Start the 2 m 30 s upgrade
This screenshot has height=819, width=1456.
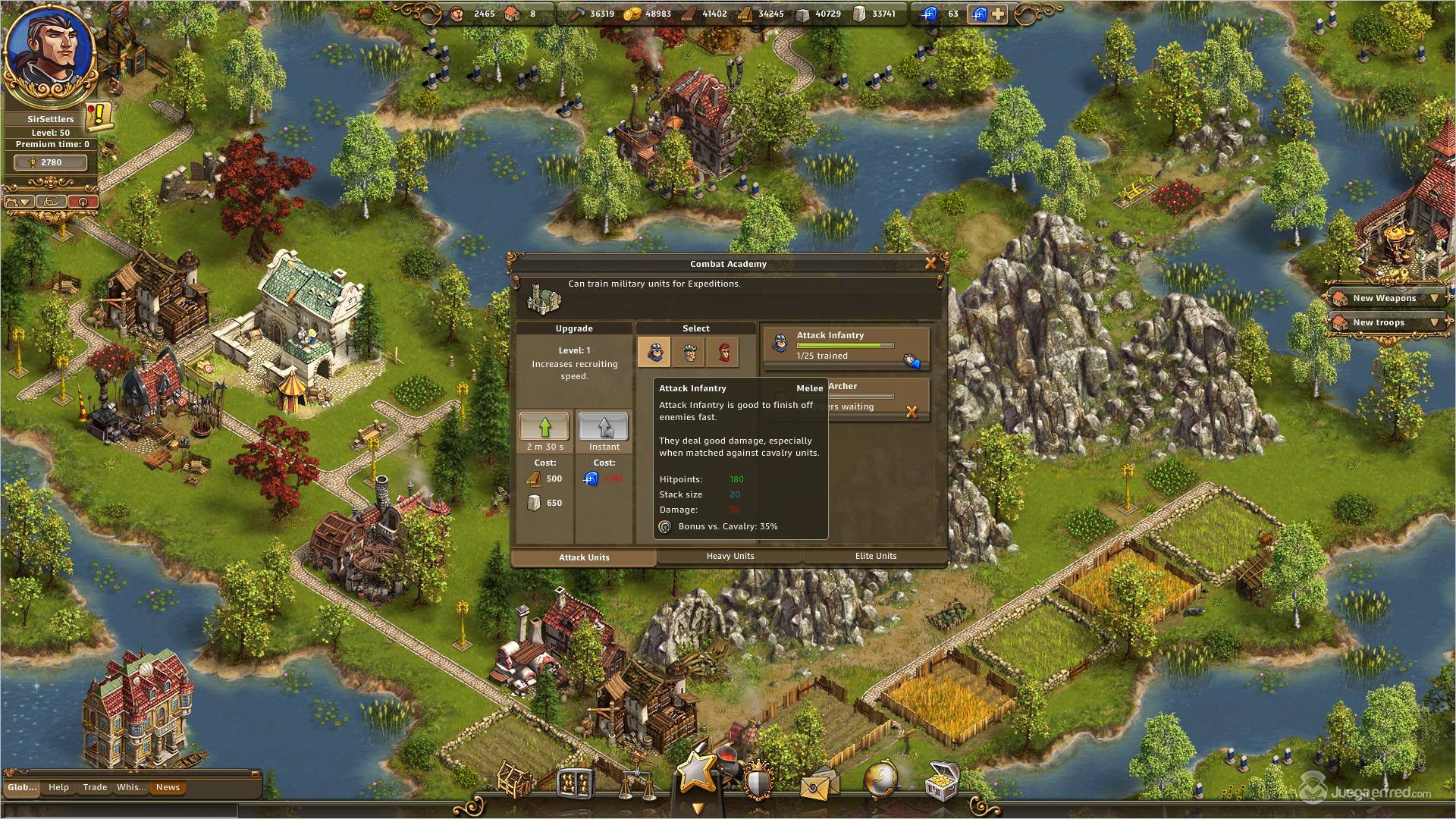pyautogui.click(x=544, y=426)
